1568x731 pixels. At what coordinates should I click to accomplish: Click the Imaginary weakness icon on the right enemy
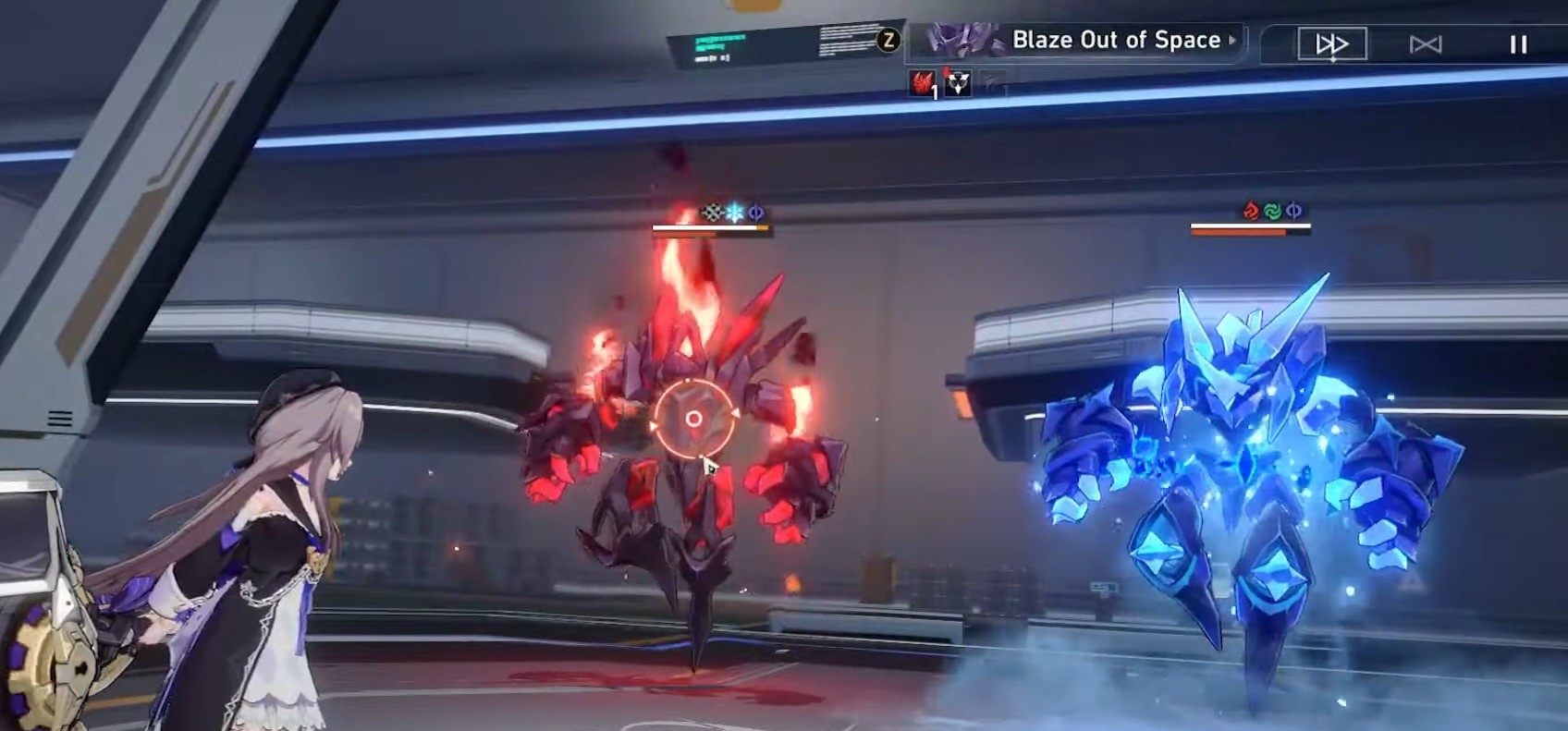(x=1294, y=212)
